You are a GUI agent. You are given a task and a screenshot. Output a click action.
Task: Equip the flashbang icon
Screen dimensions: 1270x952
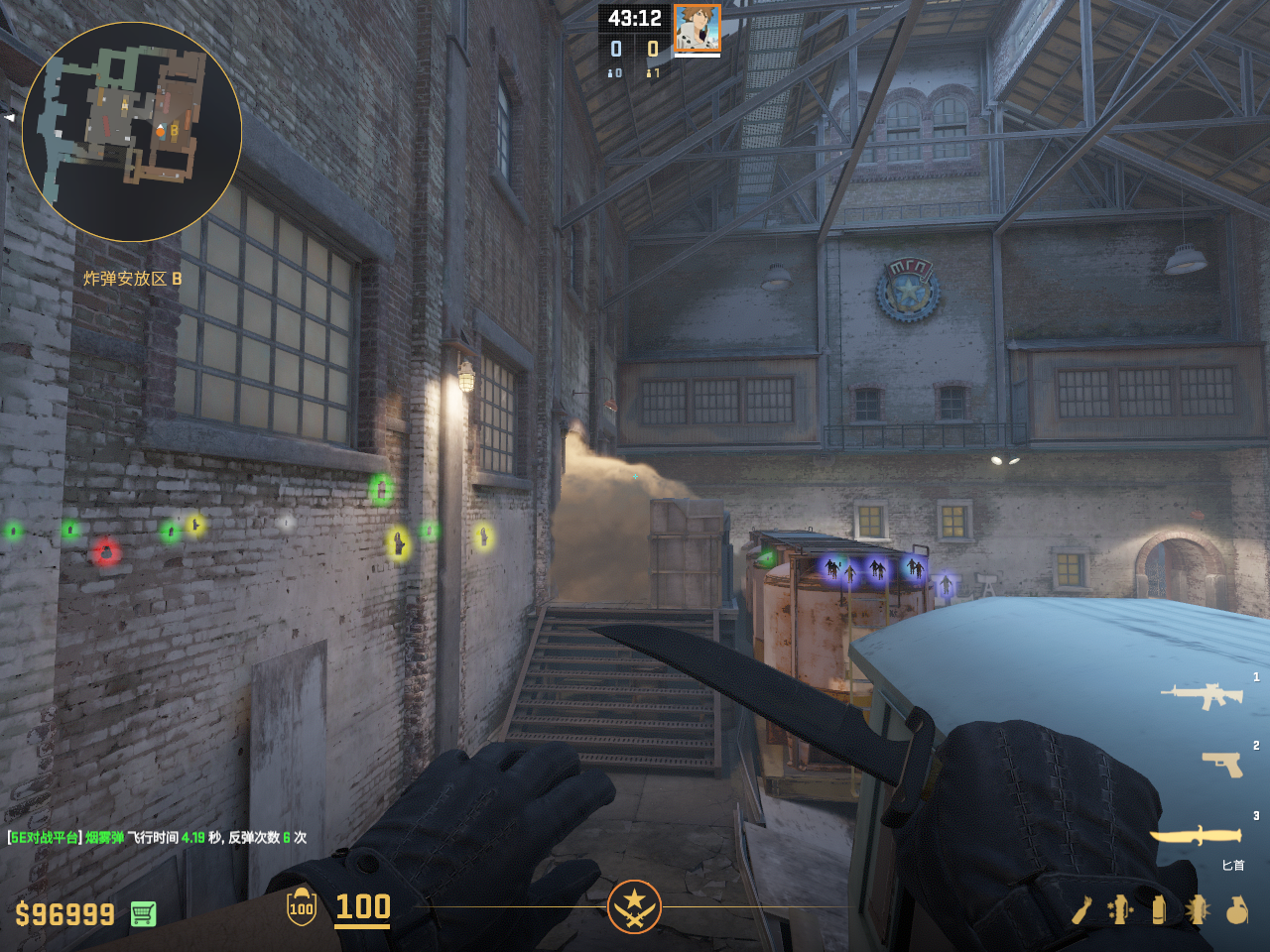(x=1197, y=909)
